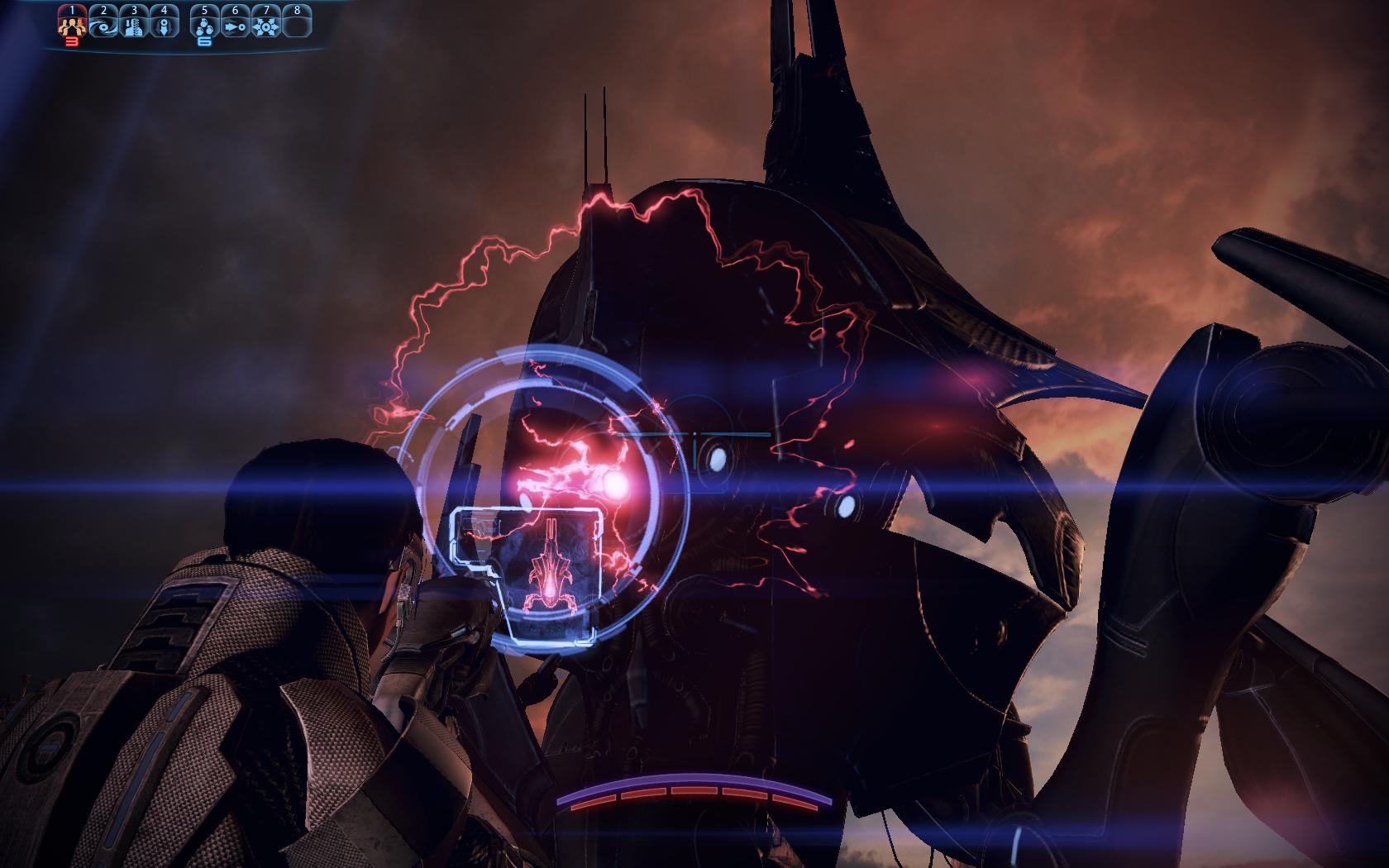Open the holographic weapon info panel
The width and height of the screenshot is (1389, 868).
click(527, 575)
